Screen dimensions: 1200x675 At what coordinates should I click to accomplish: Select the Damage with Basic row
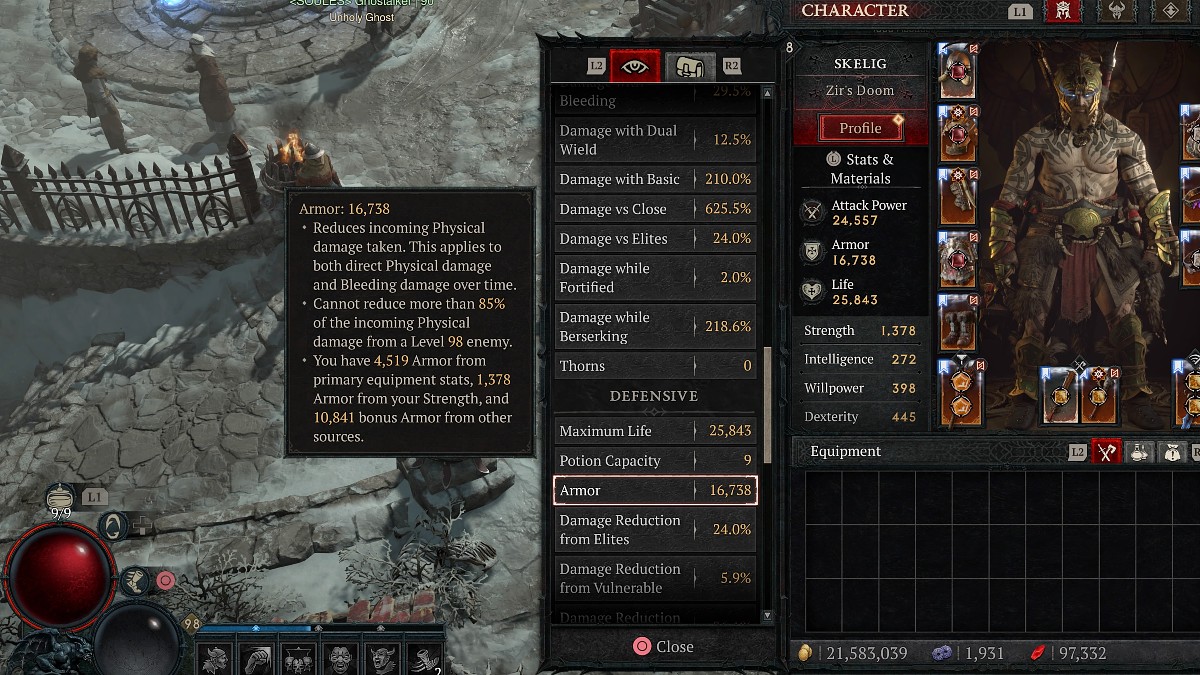pyautogui.click(x=655, y=180)
